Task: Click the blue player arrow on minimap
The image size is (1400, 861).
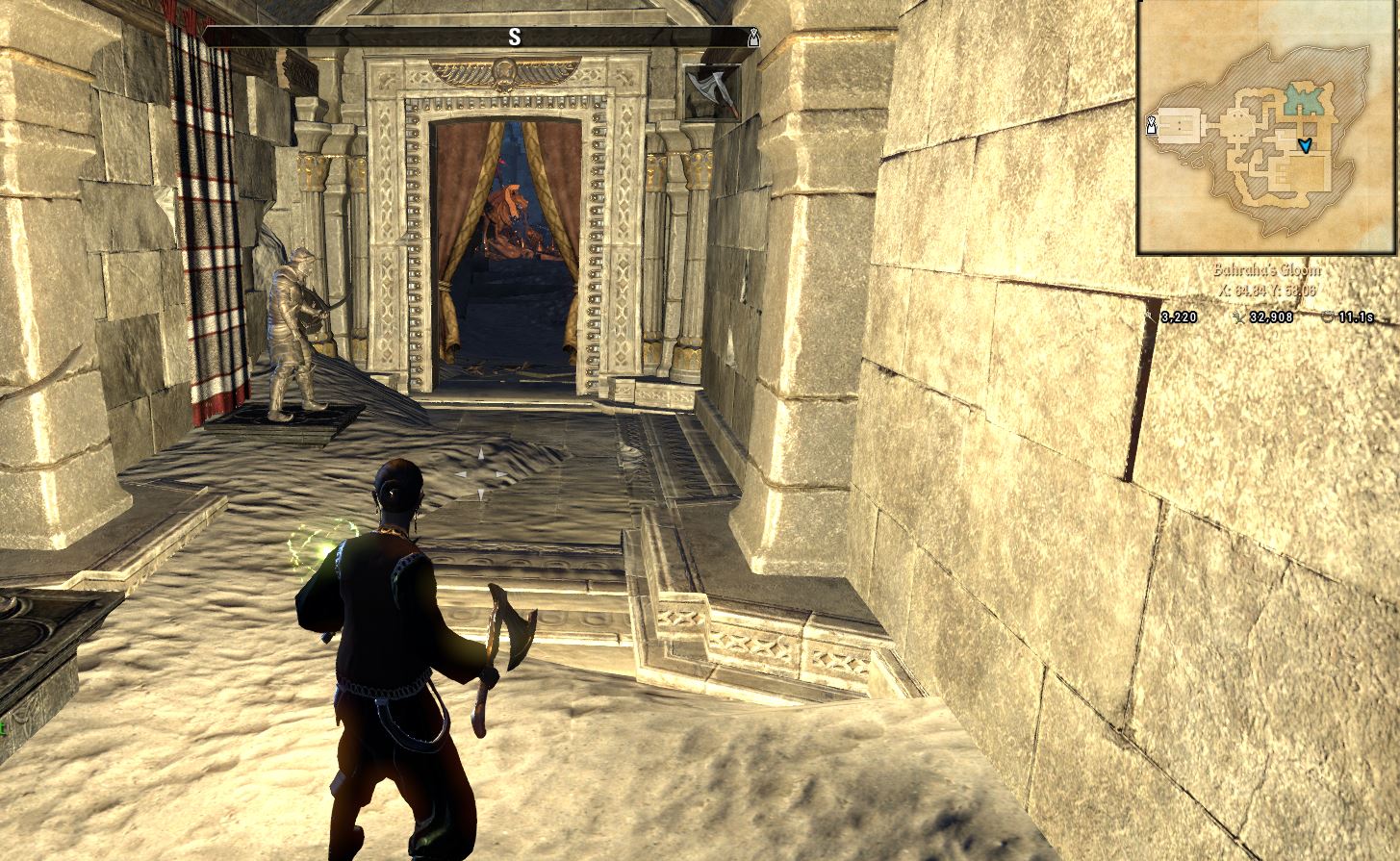Action: (x=1305, y=145)
